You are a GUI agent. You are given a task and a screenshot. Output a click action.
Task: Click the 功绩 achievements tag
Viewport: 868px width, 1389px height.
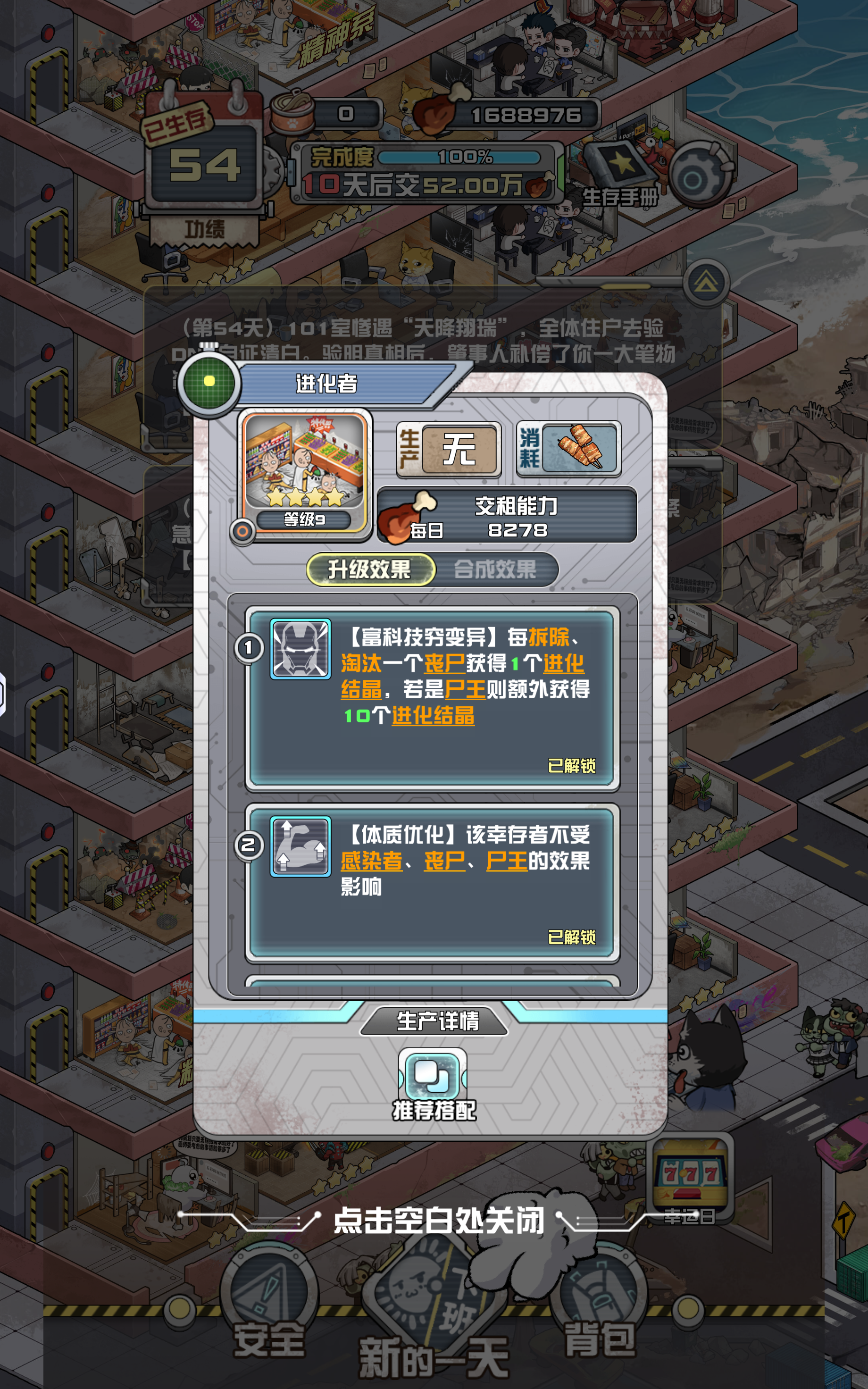[x=204, y=230]
